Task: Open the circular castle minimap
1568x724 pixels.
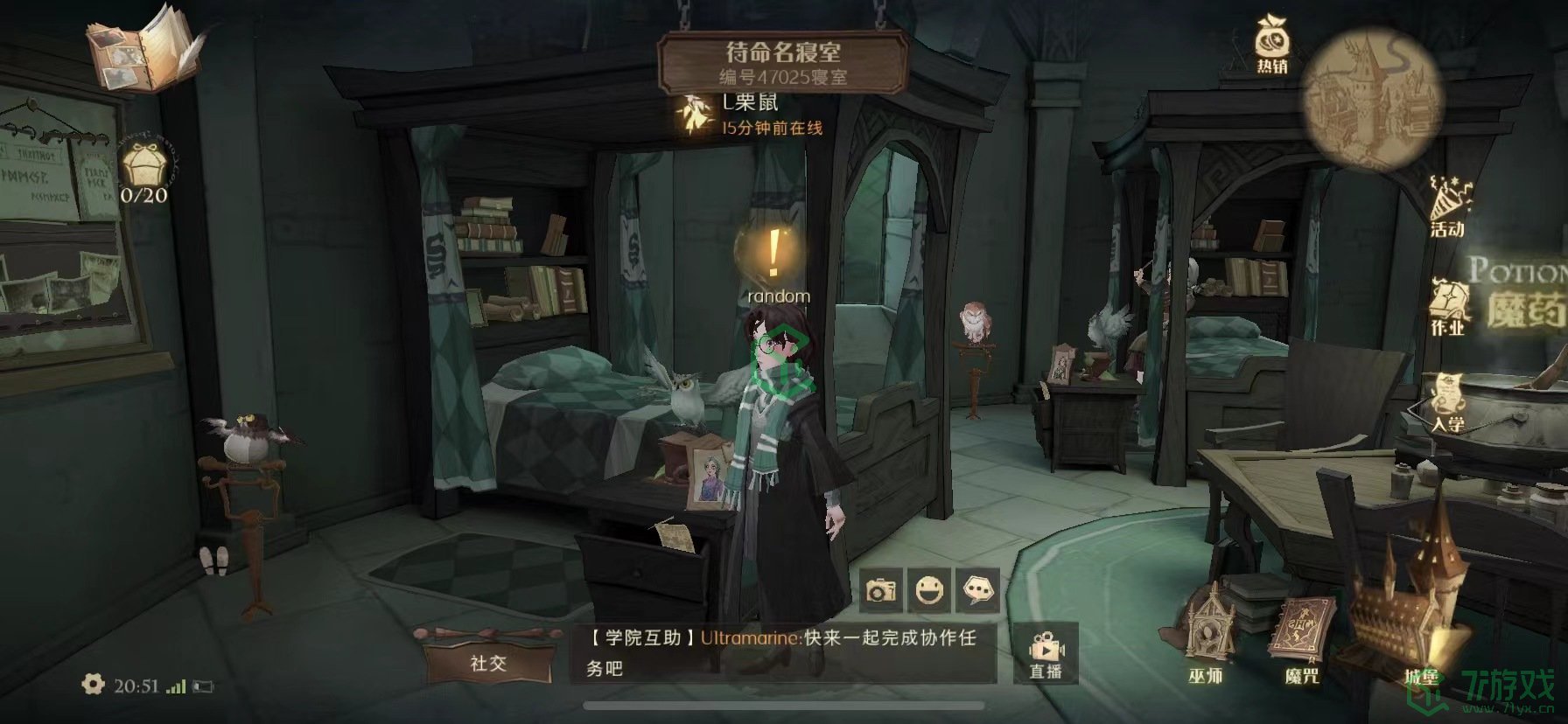Action: (1370, 98)
